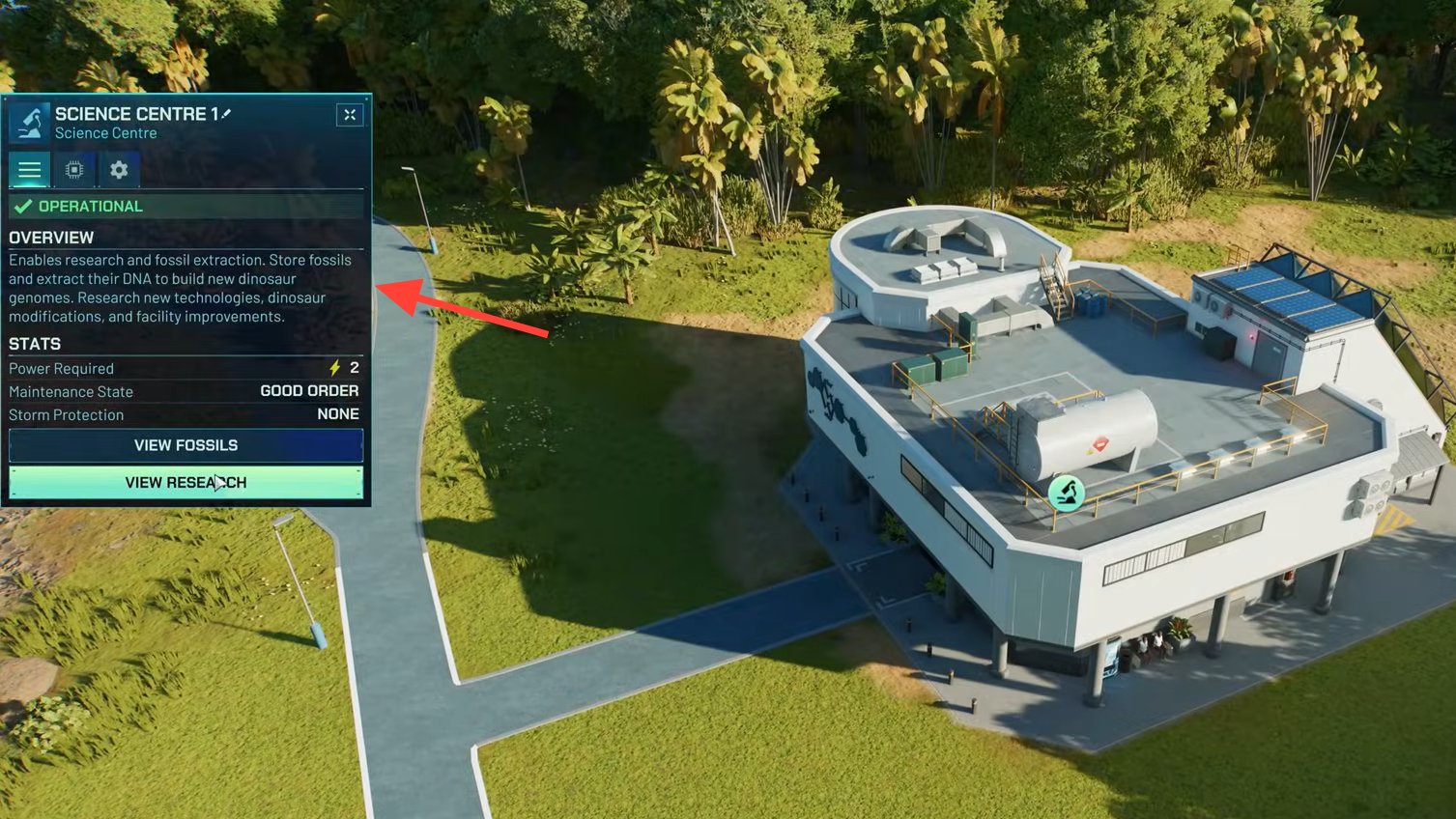Screen dimensions: 1456x819
Task: Rename building with the pencil icon
Action: [227, 114]
